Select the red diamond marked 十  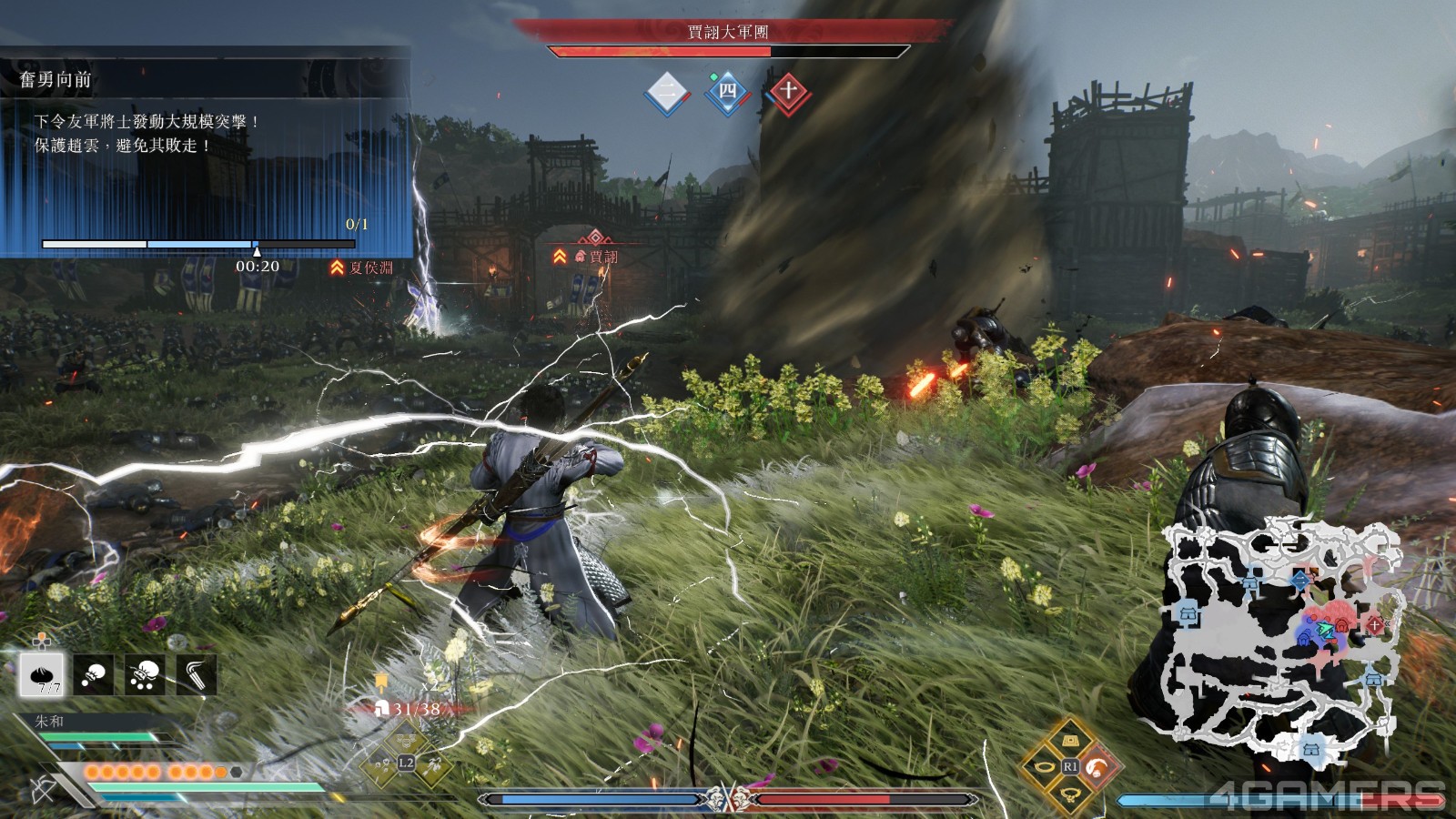[x=788, y=91]
